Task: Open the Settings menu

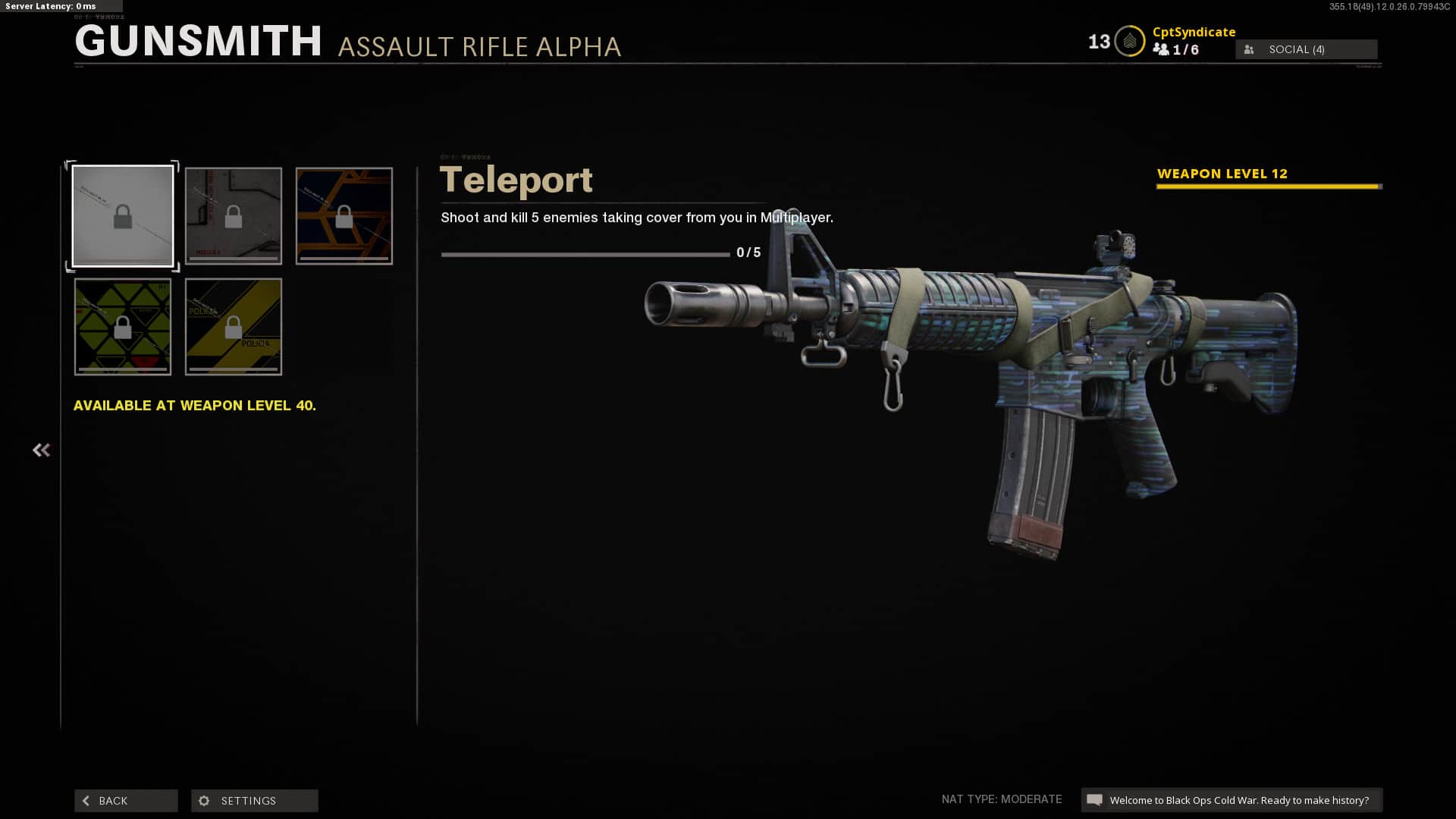Action: pos(255,801)
